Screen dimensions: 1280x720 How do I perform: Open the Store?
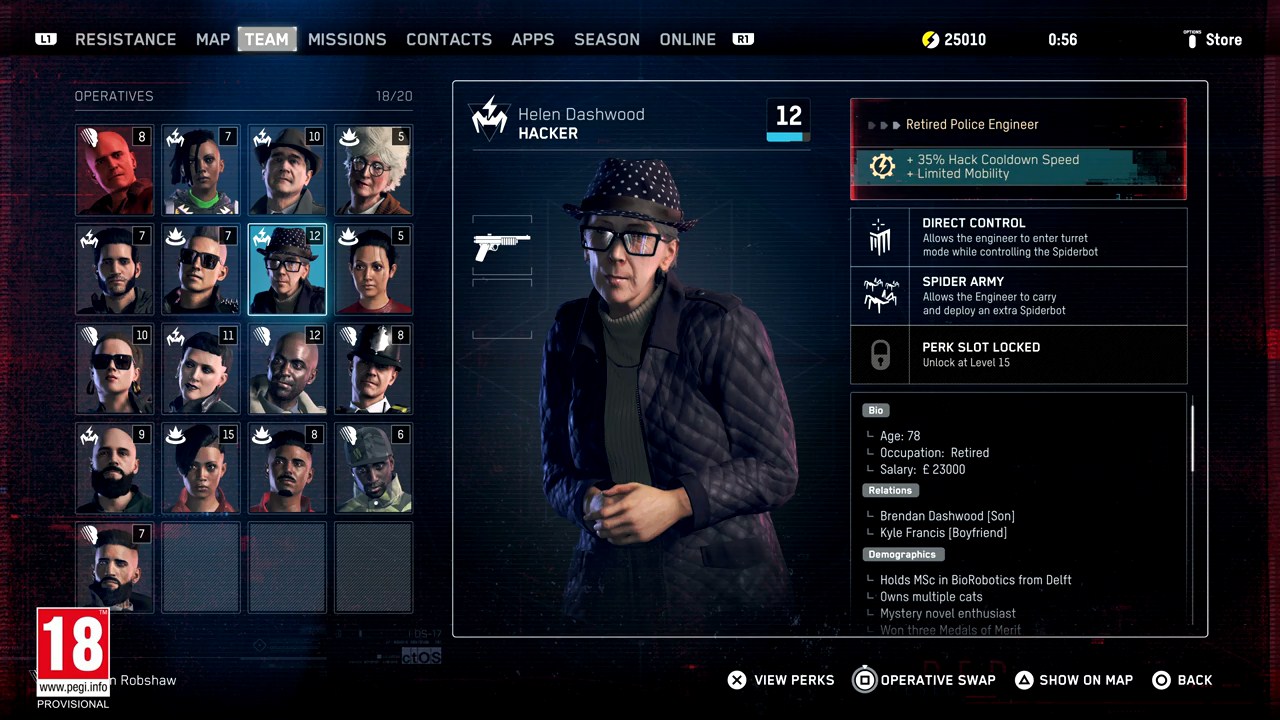1213,40
